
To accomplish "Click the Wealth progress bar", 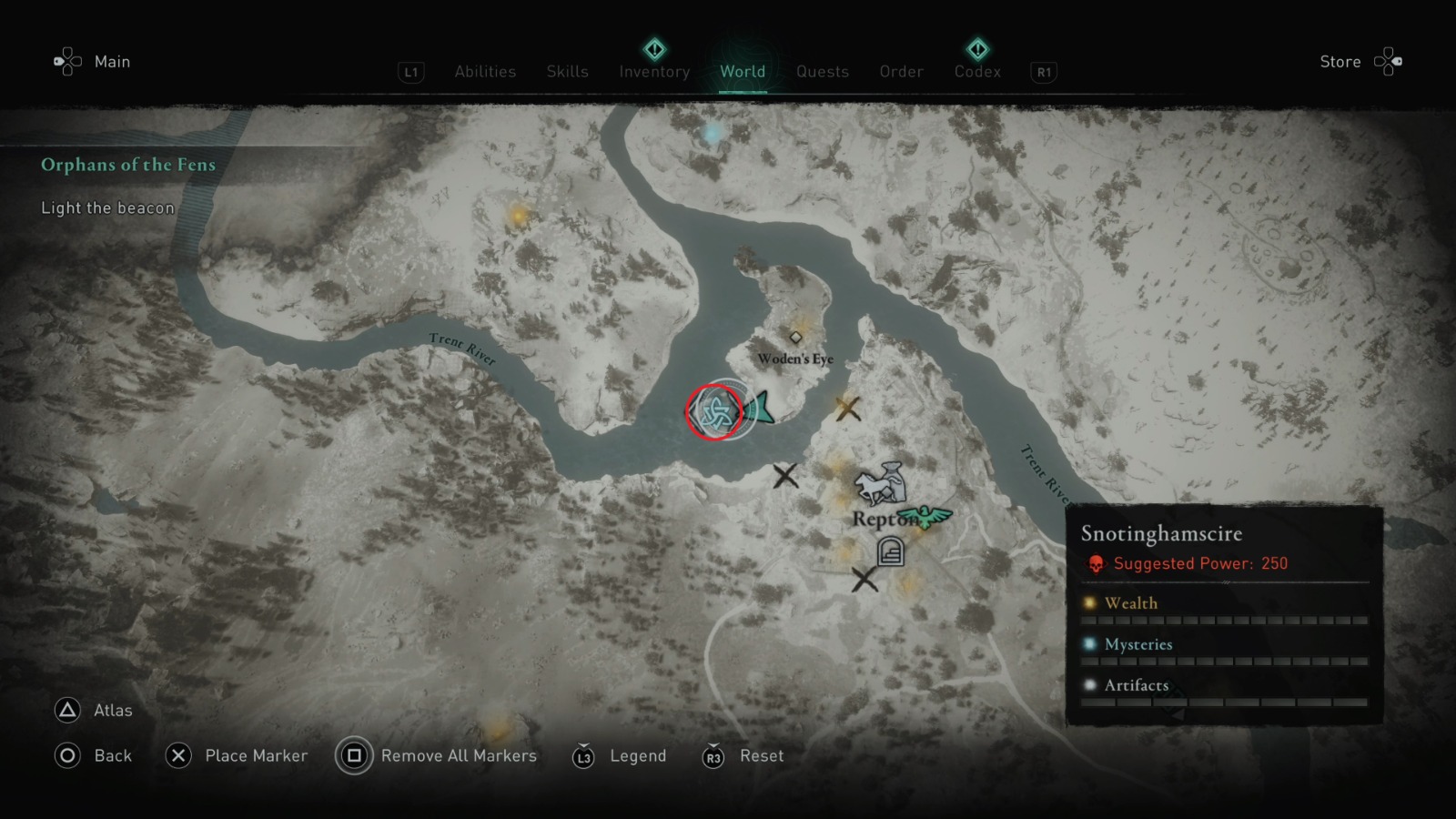I will [1224, 619].
